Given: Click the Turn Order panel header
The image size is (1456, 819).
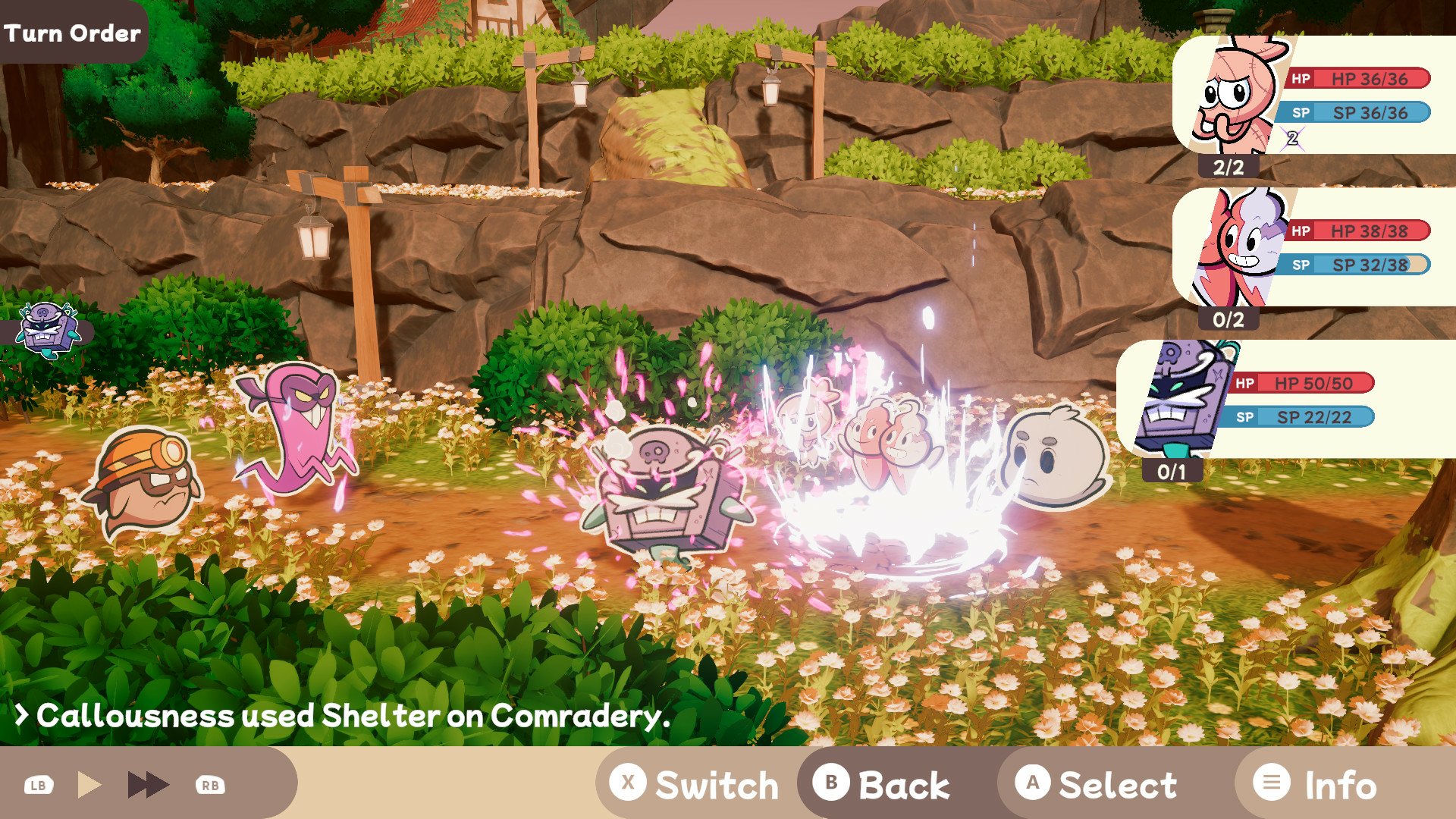Looking at the screenshot, I should coord(74,32).
